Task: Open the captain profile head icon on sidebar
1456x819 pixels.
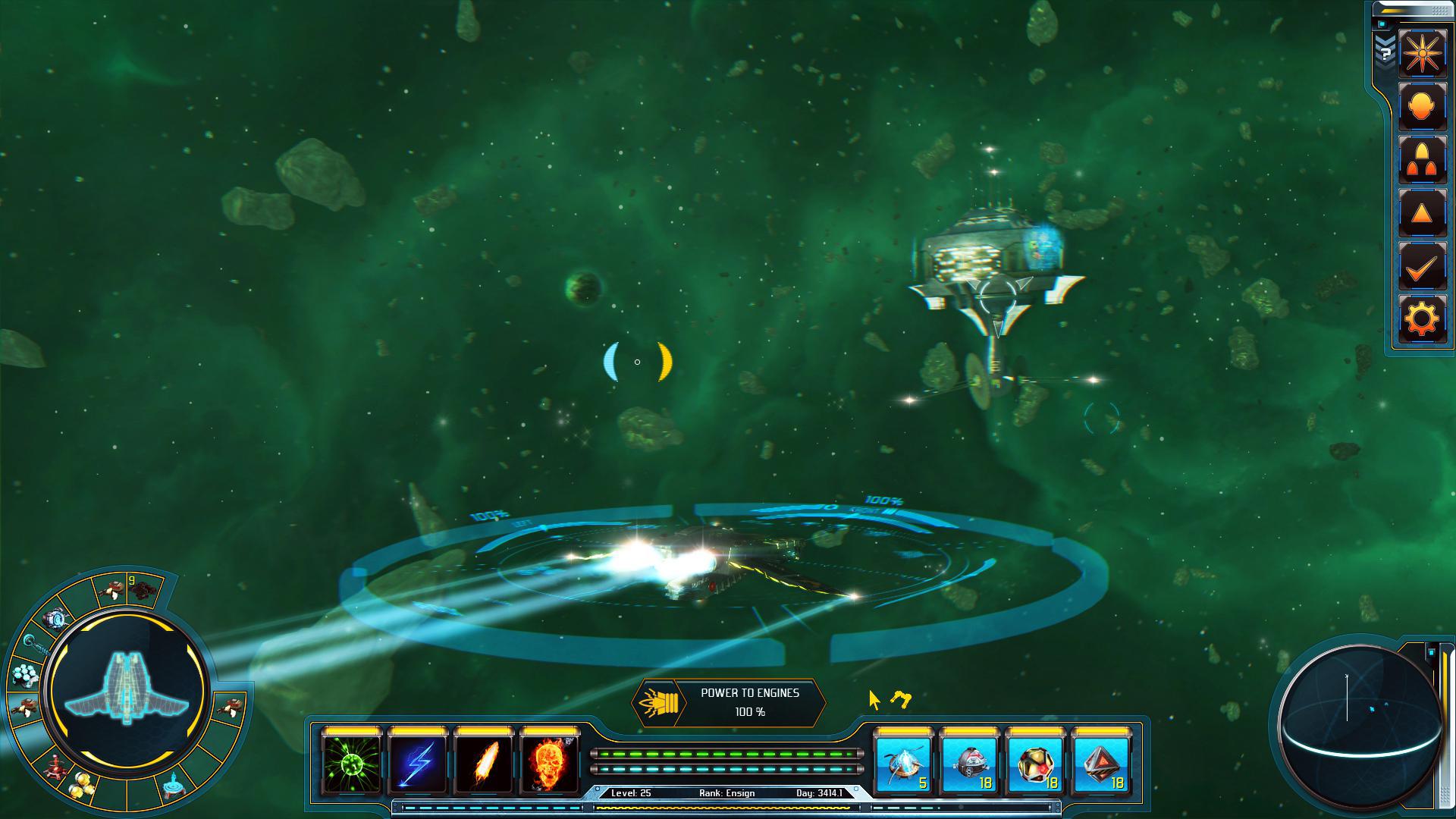Action: point(1423,106)
